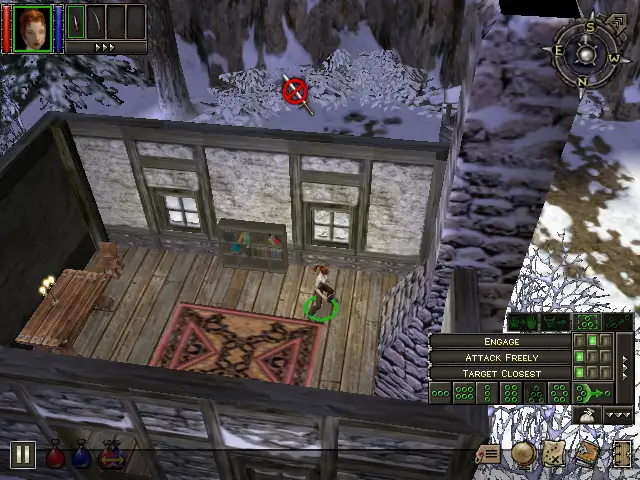Drink a red health potion

56,457
